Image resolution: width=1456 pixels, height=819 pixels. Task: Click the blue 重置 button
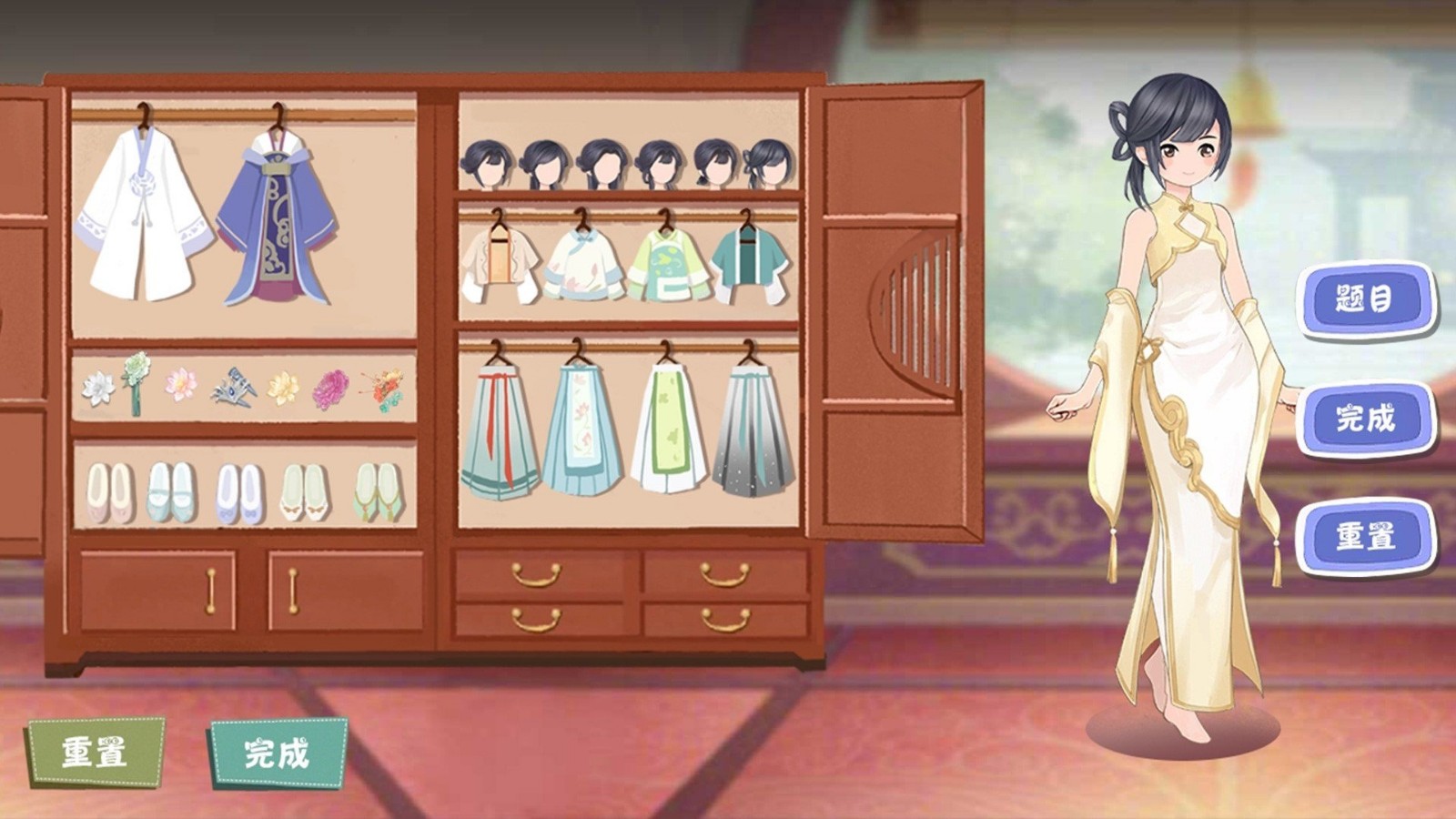pyautogui.click(x=1365, y=537)
